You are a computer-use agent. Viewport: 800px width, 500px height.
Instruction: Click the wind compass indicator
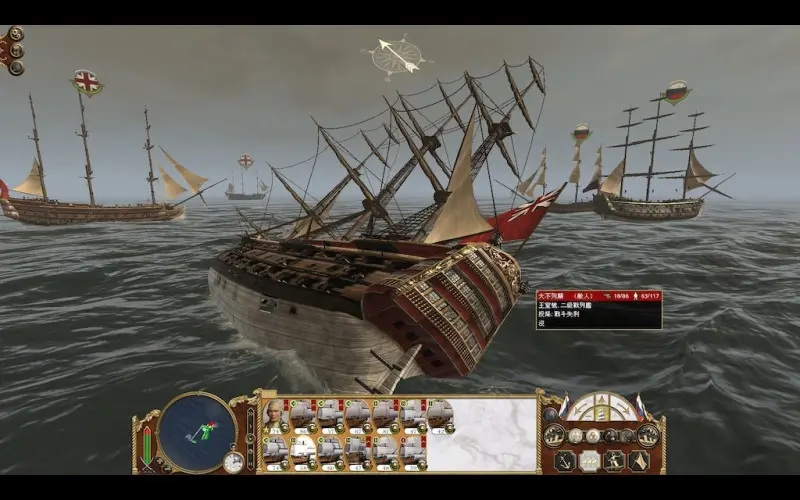click(396, 56)
